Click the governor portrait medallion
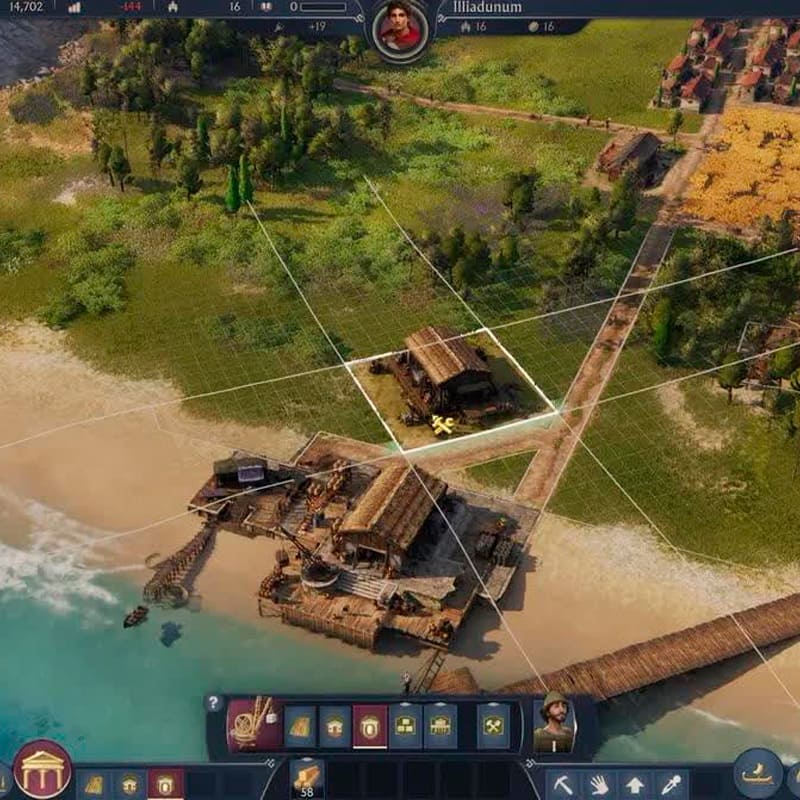 coord(401,27)
